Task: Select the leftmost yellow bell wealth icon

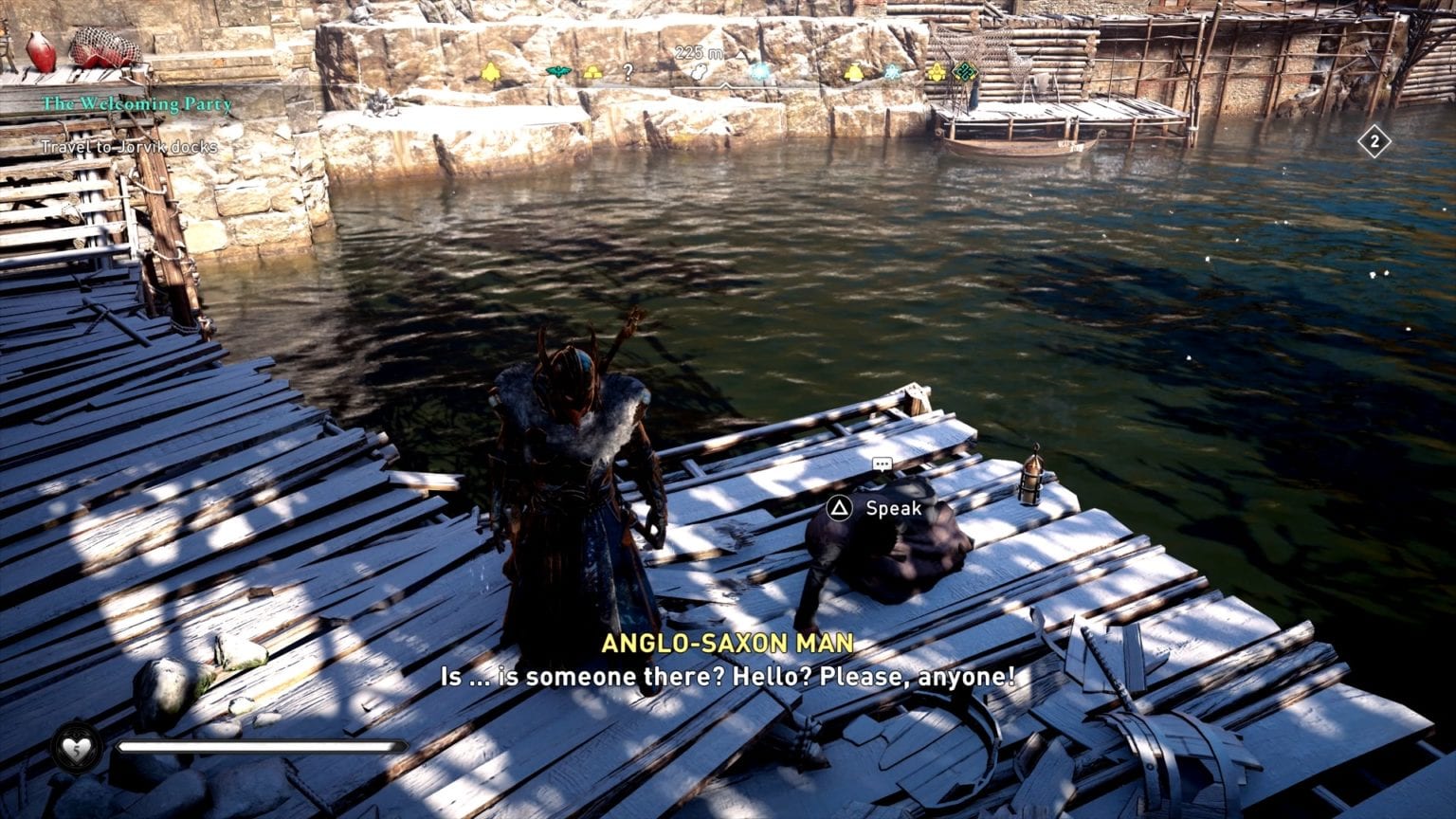Action: [491, 71]
